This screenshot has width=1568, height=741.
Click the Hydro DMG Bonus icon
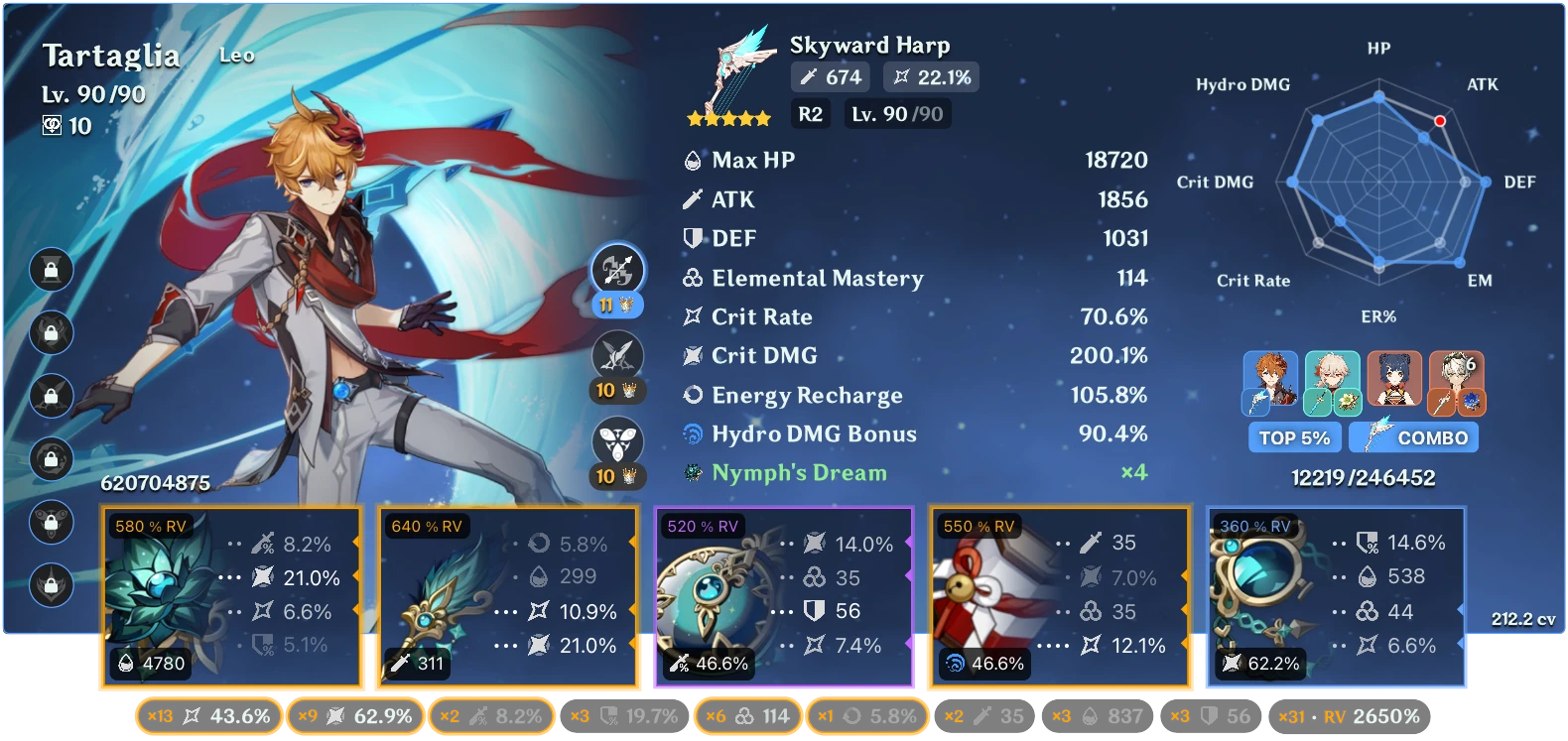(x=694, y=433)
